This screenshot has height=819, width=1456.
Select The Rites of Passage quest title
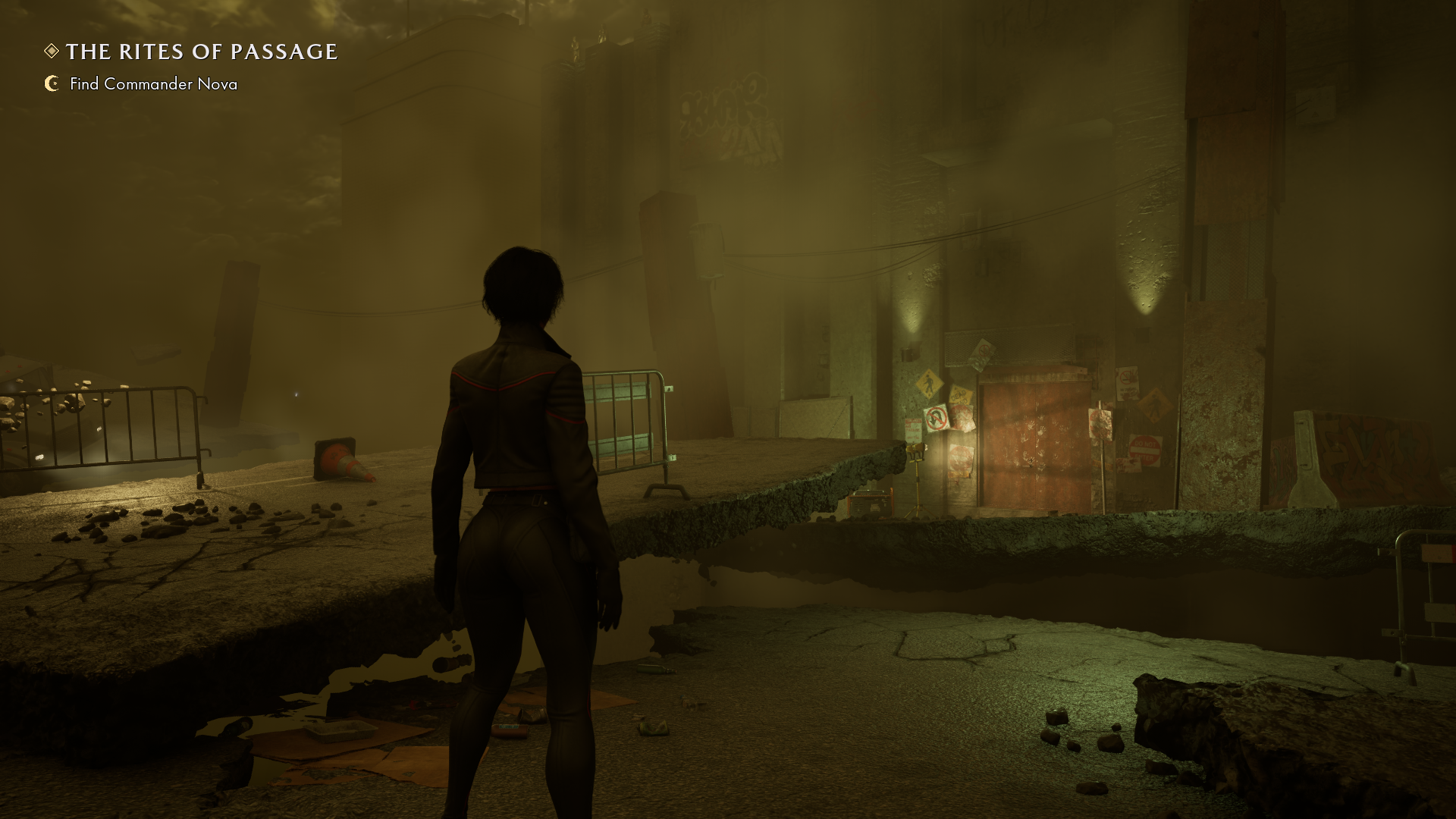click(201, 52)
